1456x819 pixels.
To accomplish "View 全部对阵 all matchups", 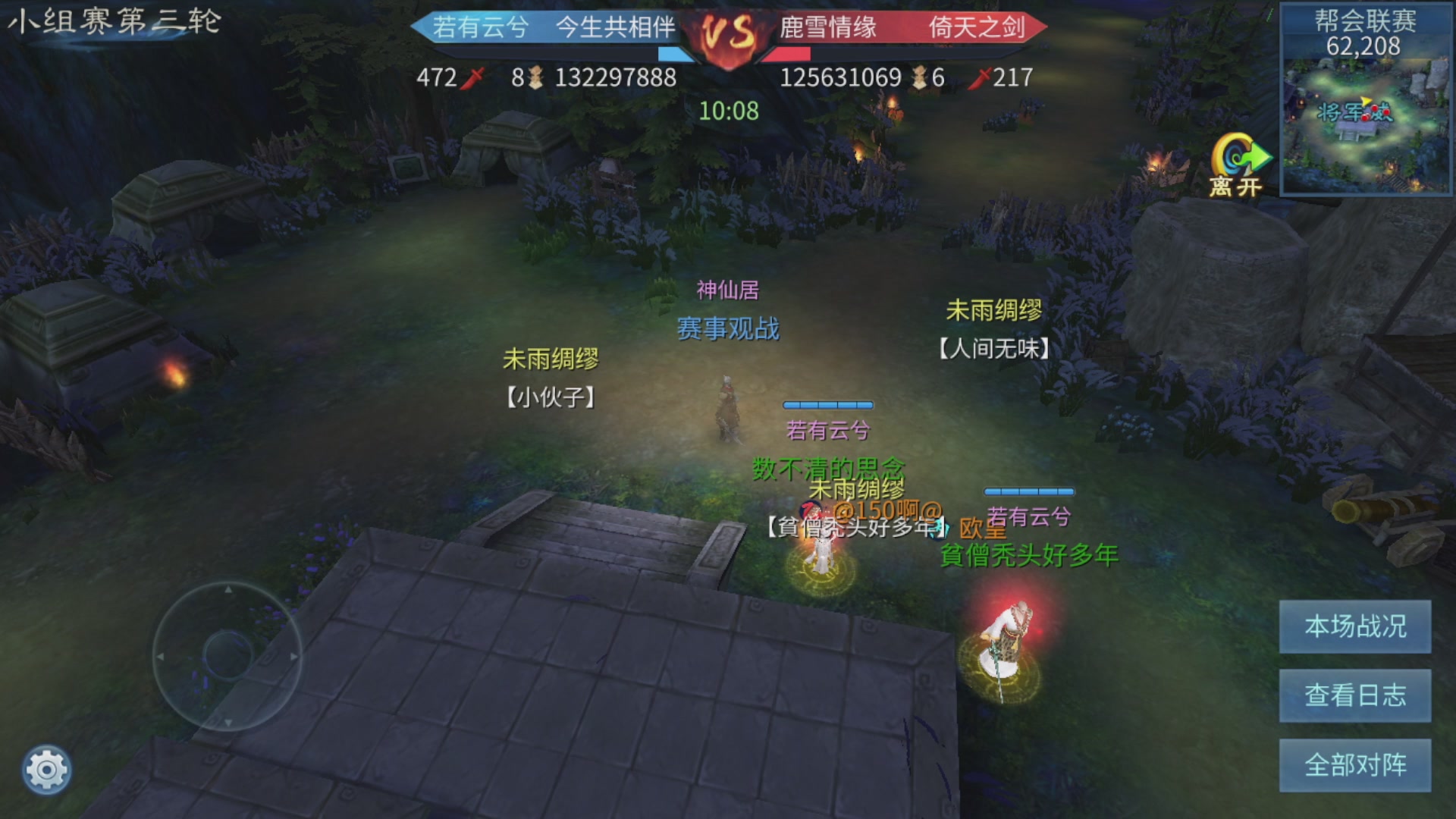I will coord(1354,765).
